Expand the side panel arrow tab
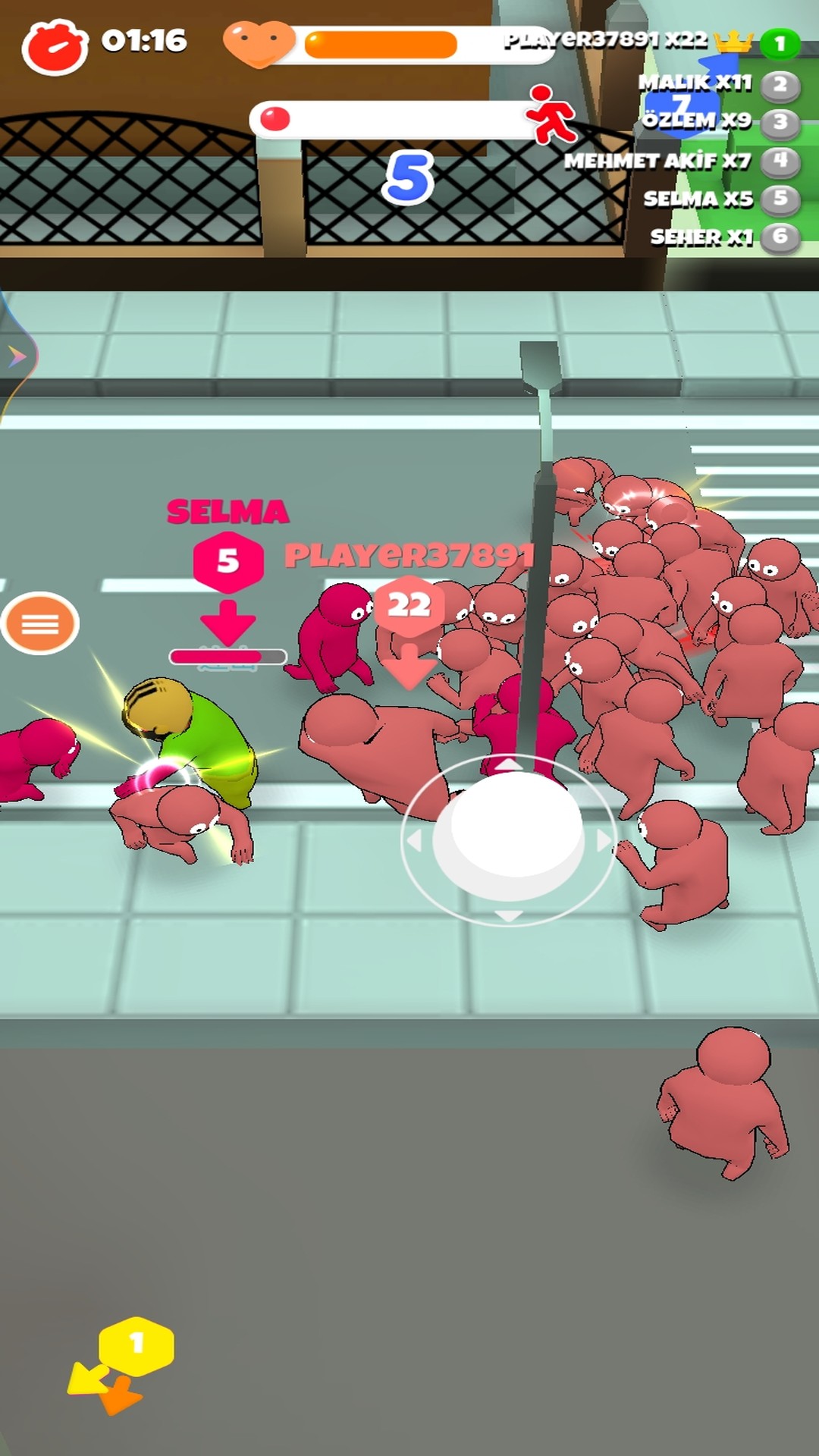 coord(17,356)
